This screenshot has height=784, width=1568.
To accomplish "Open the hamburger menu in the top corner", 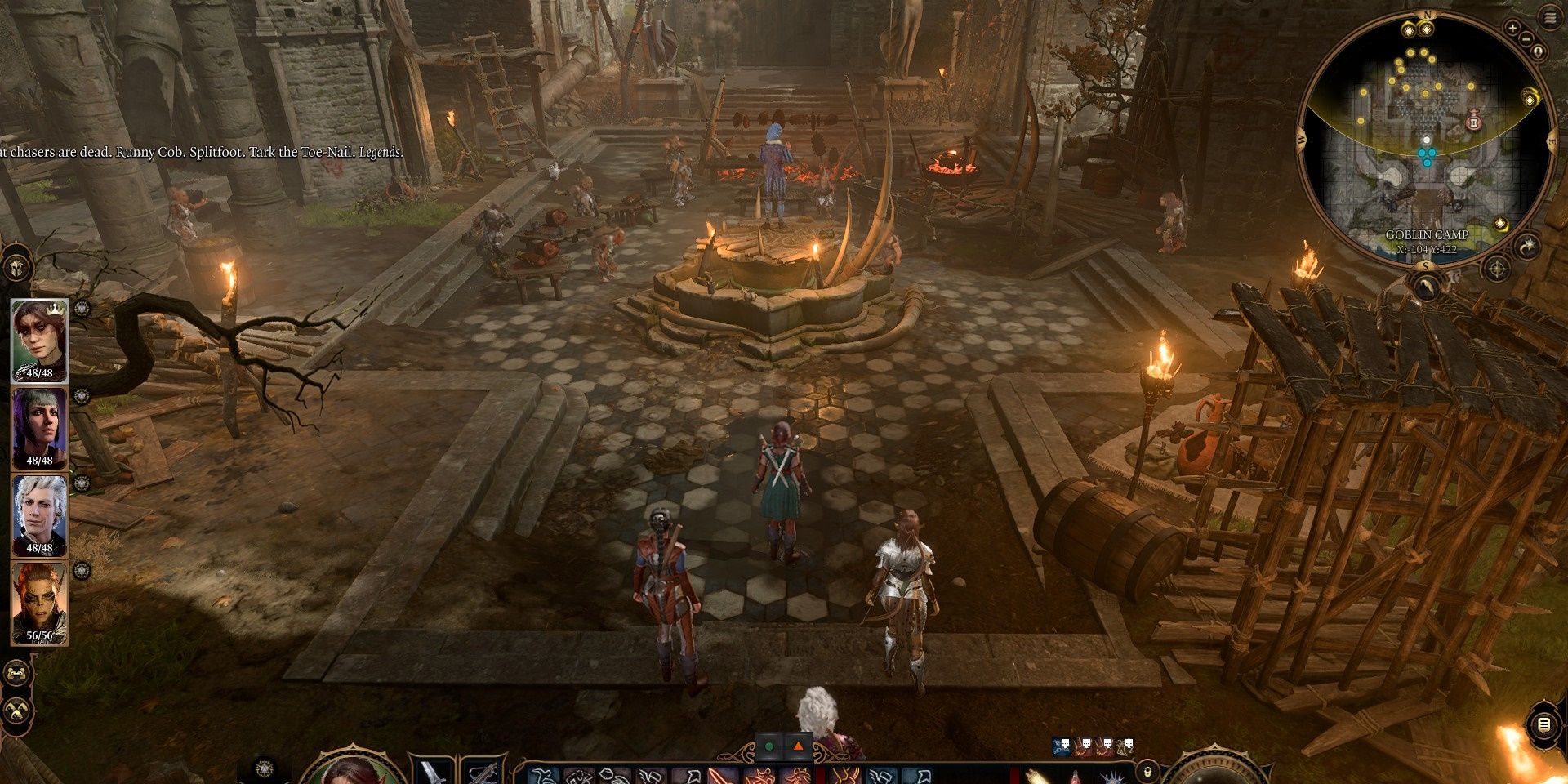I will pos(1551,20).
